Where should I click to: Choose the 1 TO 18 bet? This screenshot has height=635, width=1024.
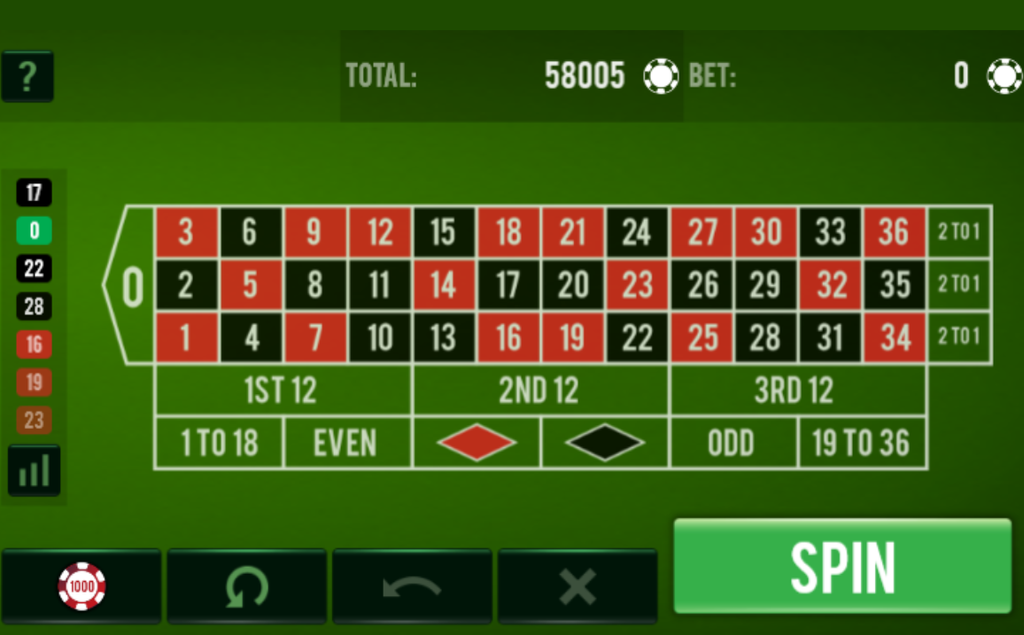click(x=218, y=443)
